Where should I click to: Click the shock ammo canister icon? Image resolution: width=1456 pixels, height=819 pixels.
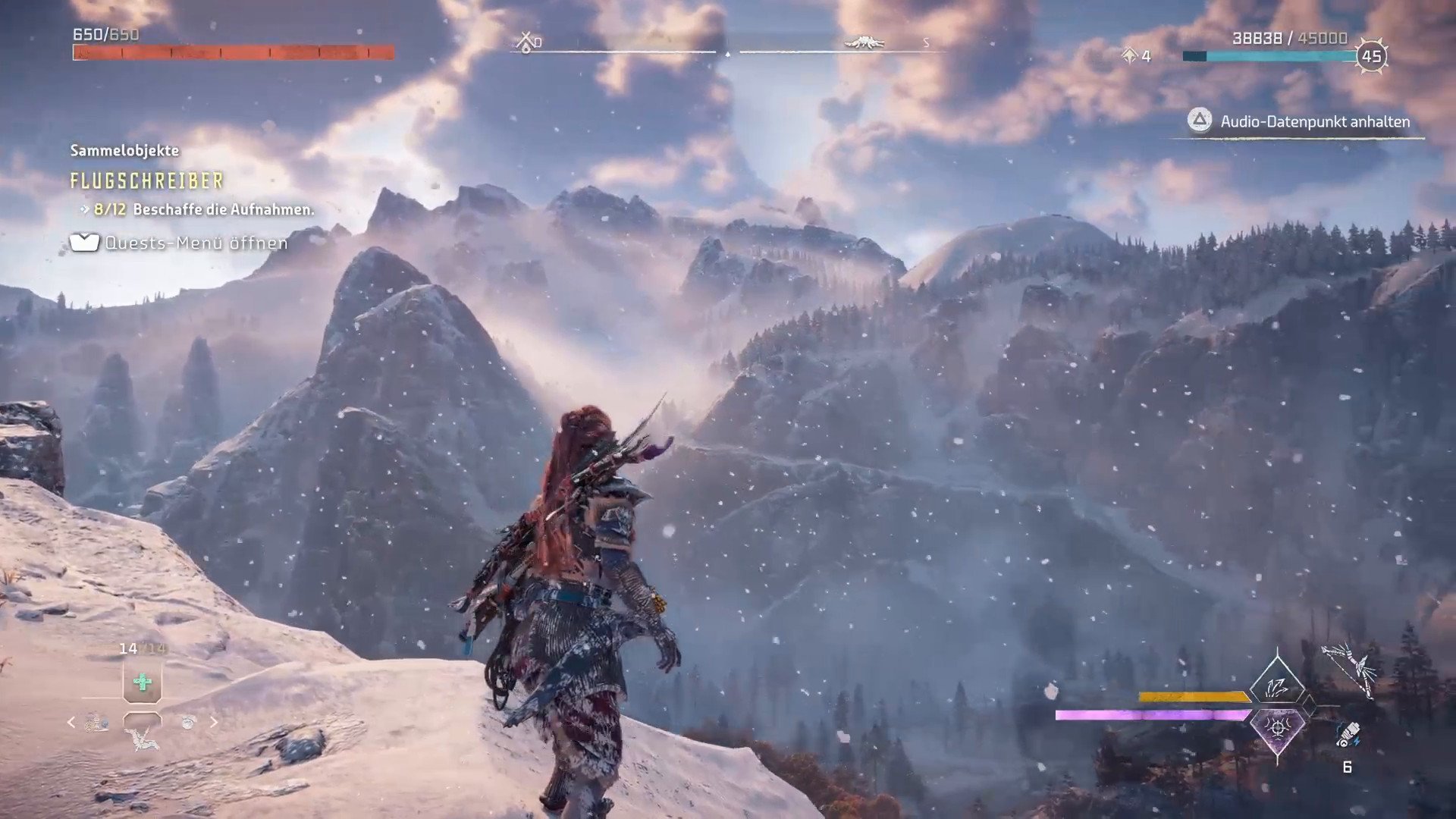(1348, 734)
